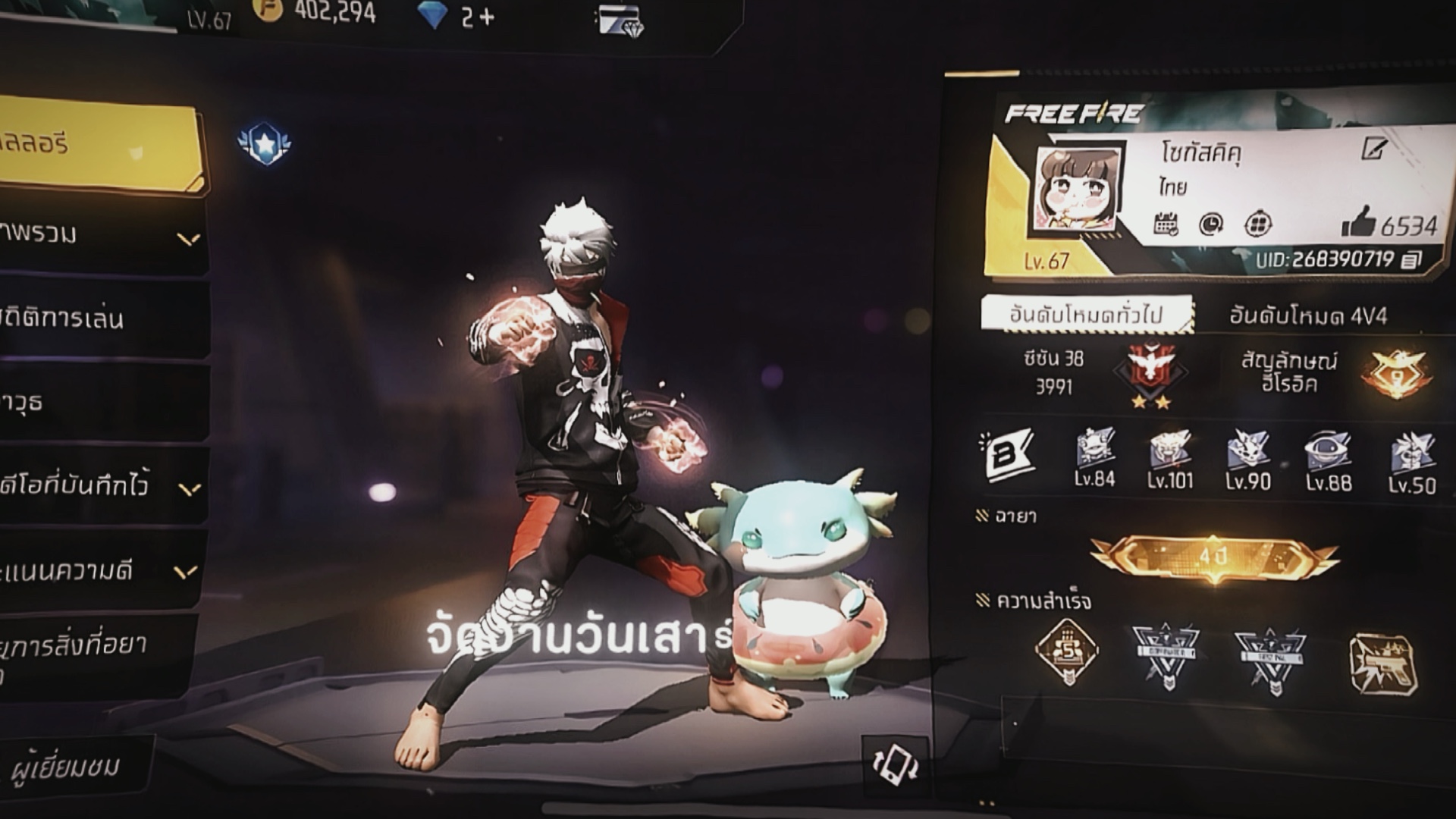Open the Overview menu entry
1456x819 pixels.
pyautogui.click(x=99, y=235)
